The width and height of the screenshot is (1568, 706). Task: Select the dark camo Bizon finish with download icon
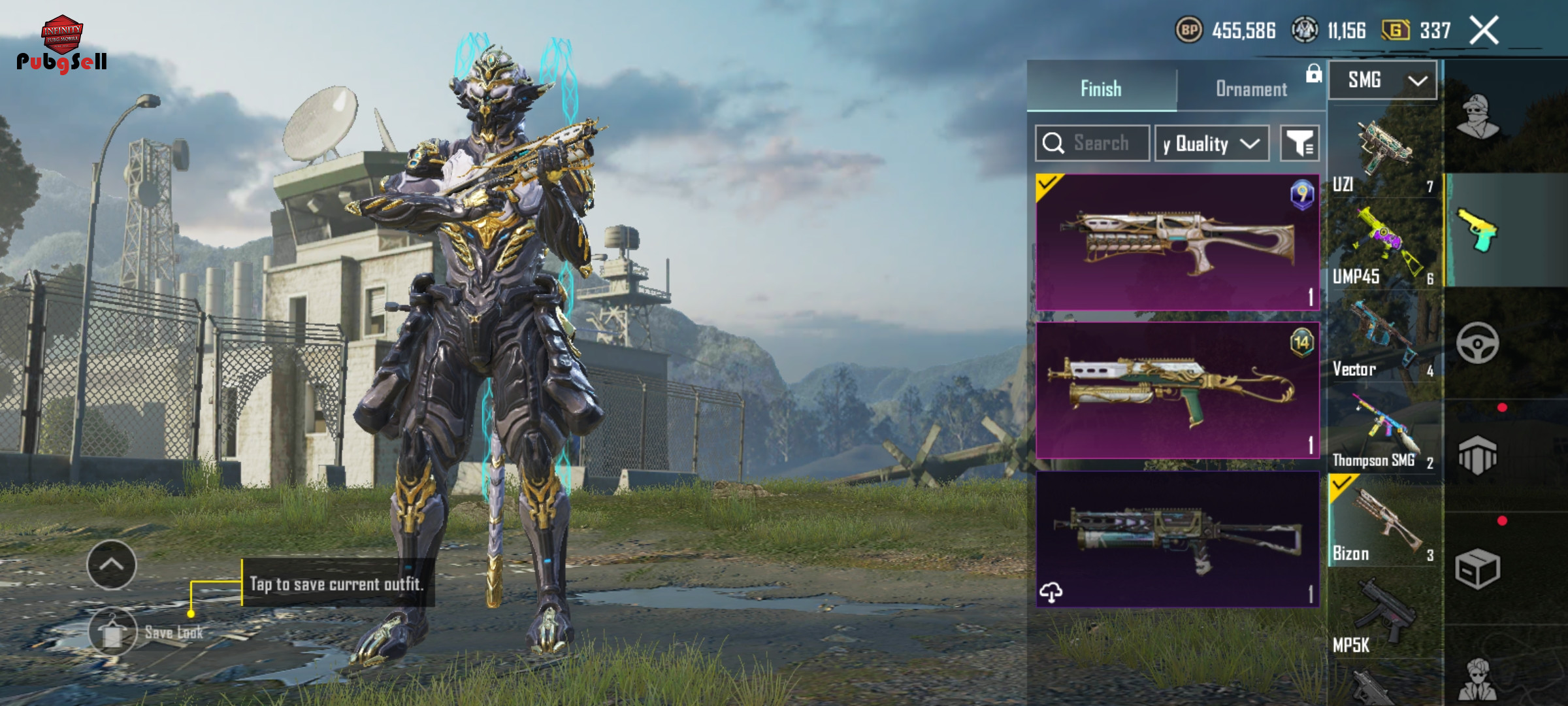click(x=1177, y=539)
